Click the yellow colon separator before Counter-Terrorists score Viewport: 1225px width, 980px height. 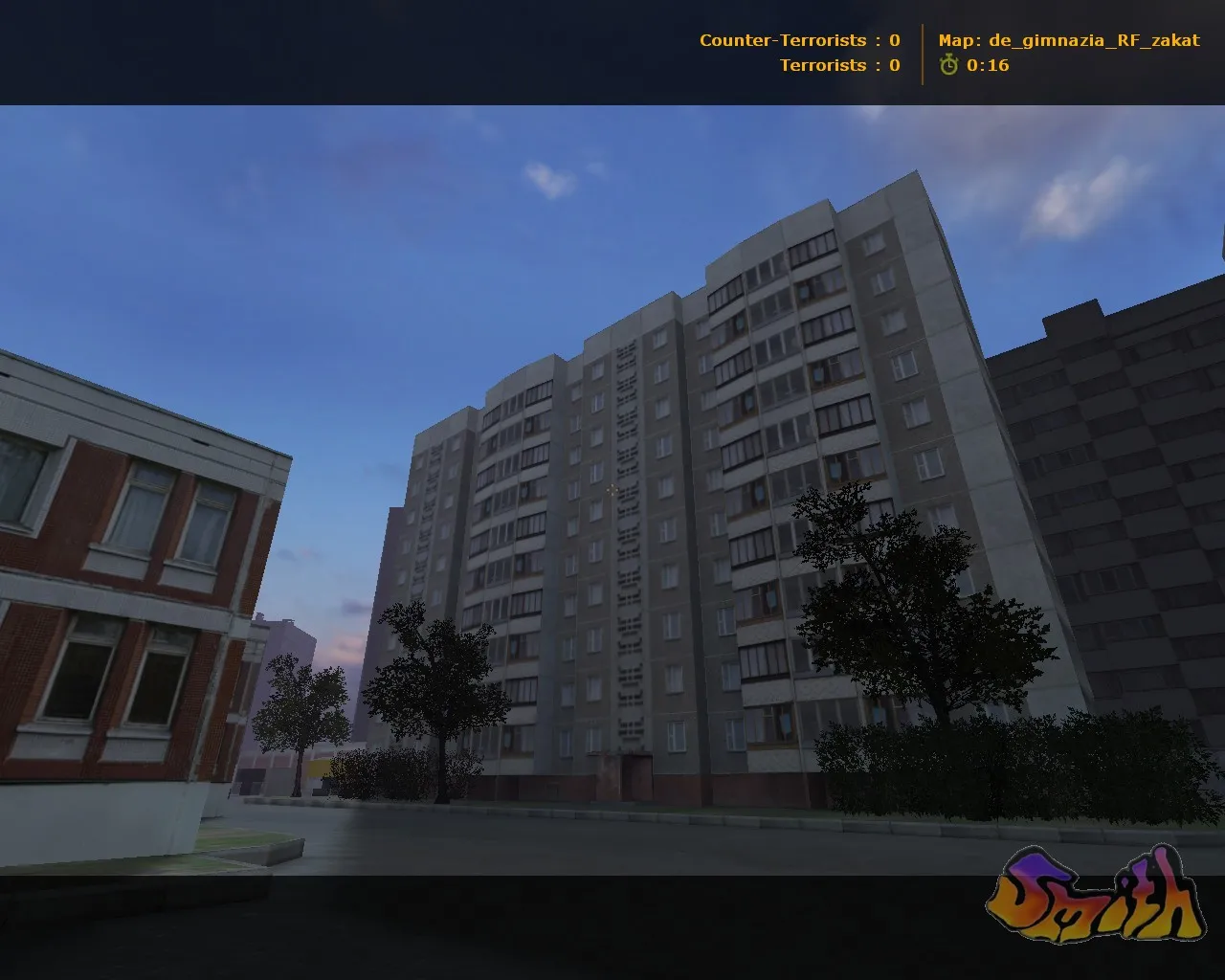pyautogui.click(x=877, y=40)
